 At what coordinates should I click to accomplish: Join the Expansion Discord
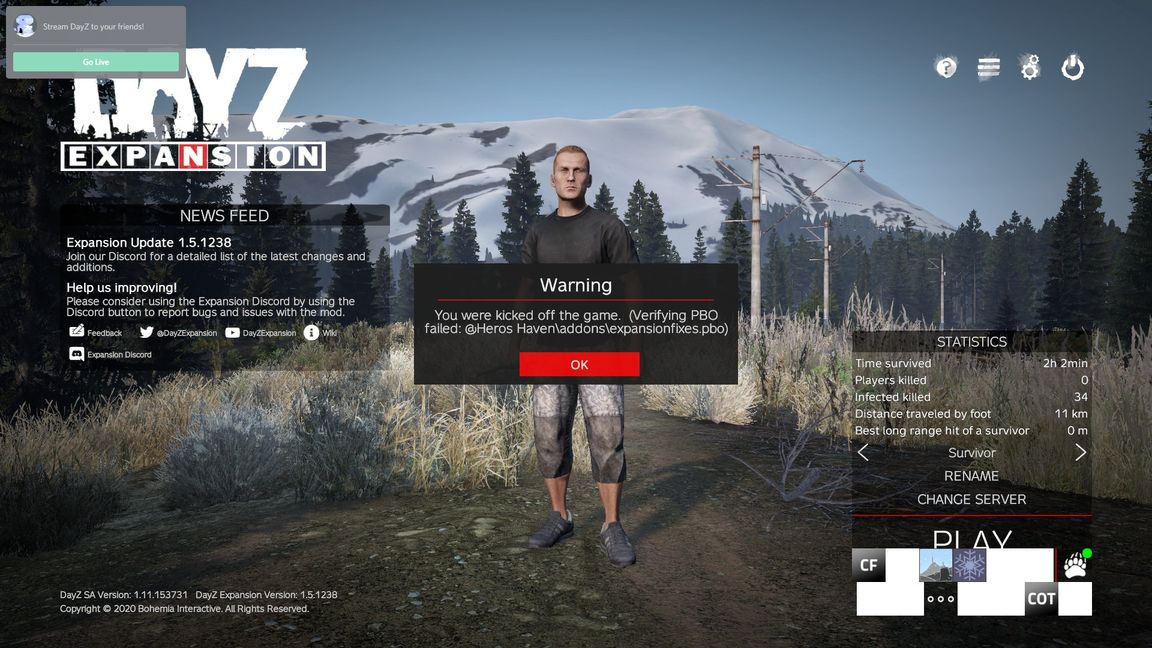(x=110, y=354)
